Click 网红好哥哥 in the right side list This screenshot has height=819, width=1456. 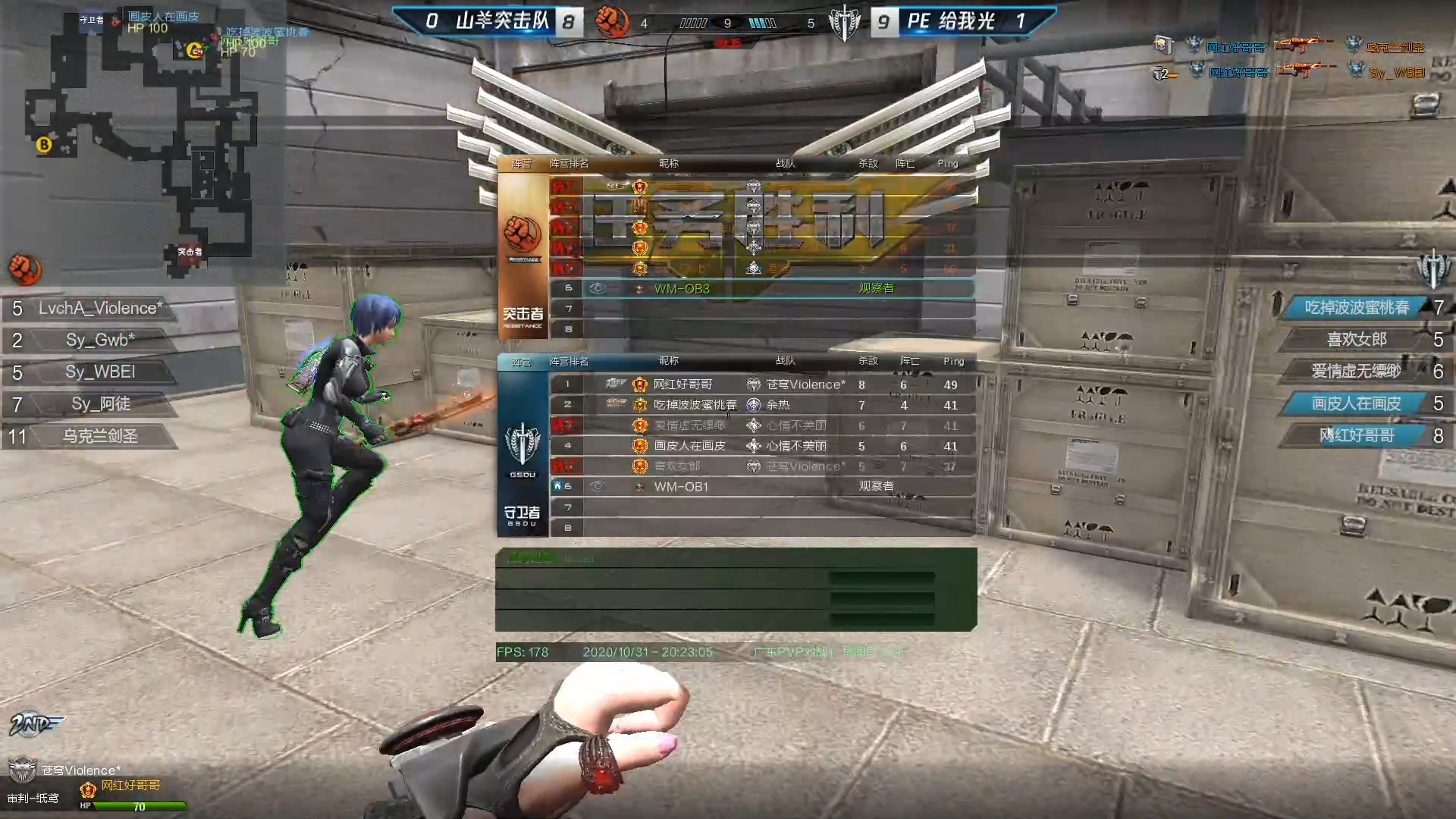(x=1357, y=435)
